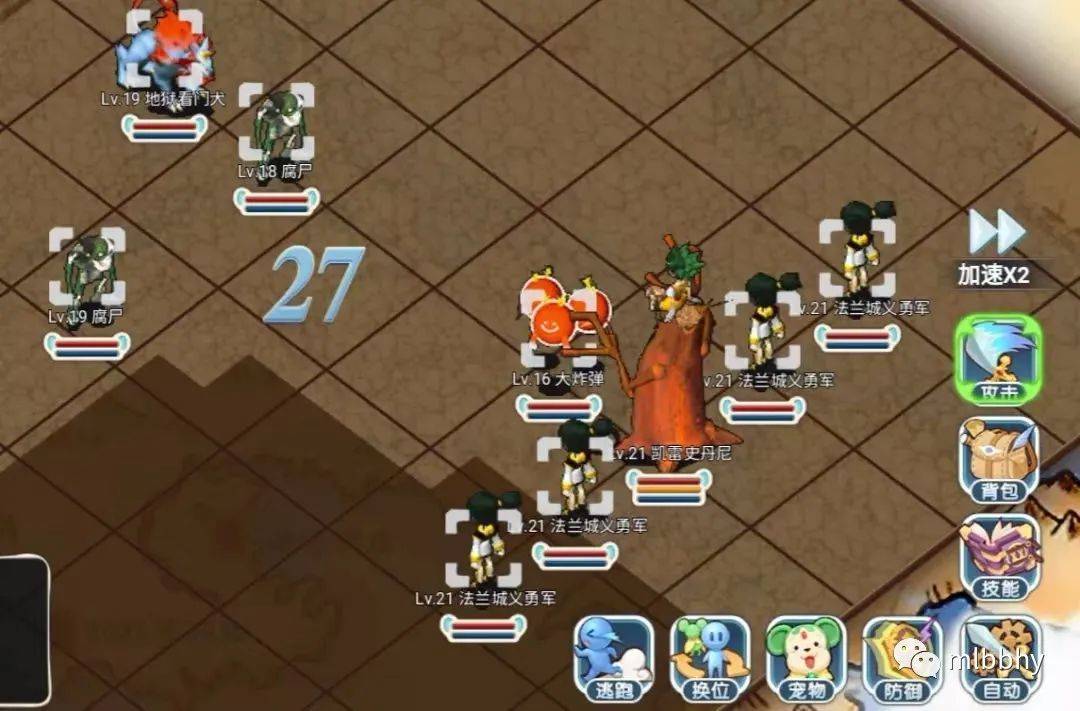Screen dimensions: 1080x711
Task: Tap the 换位 swap position button
Action: (x=708, y=657)
